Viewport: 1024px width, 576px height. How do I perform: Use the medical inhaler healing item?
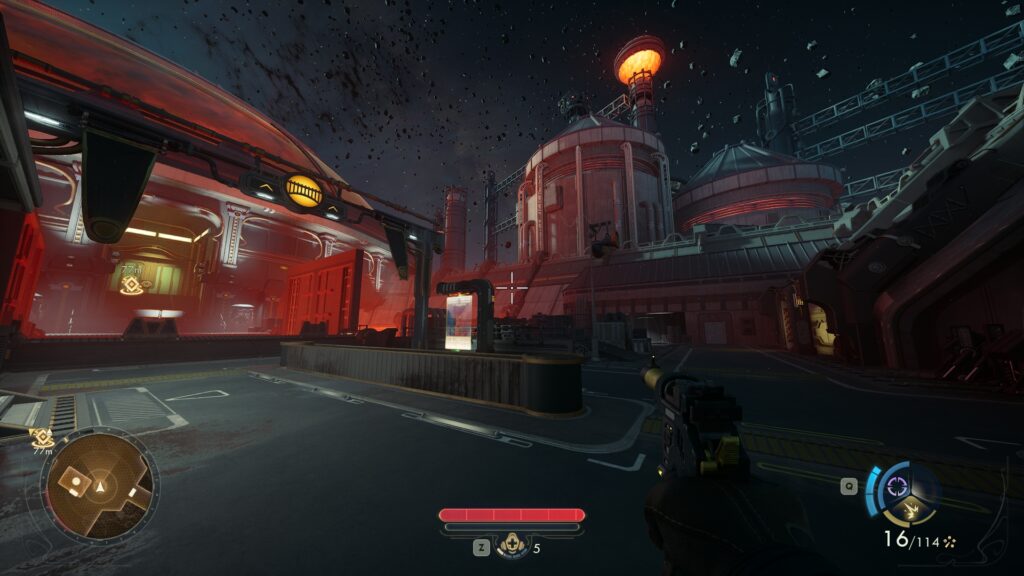pyautogui.click(x=512, y=546)
